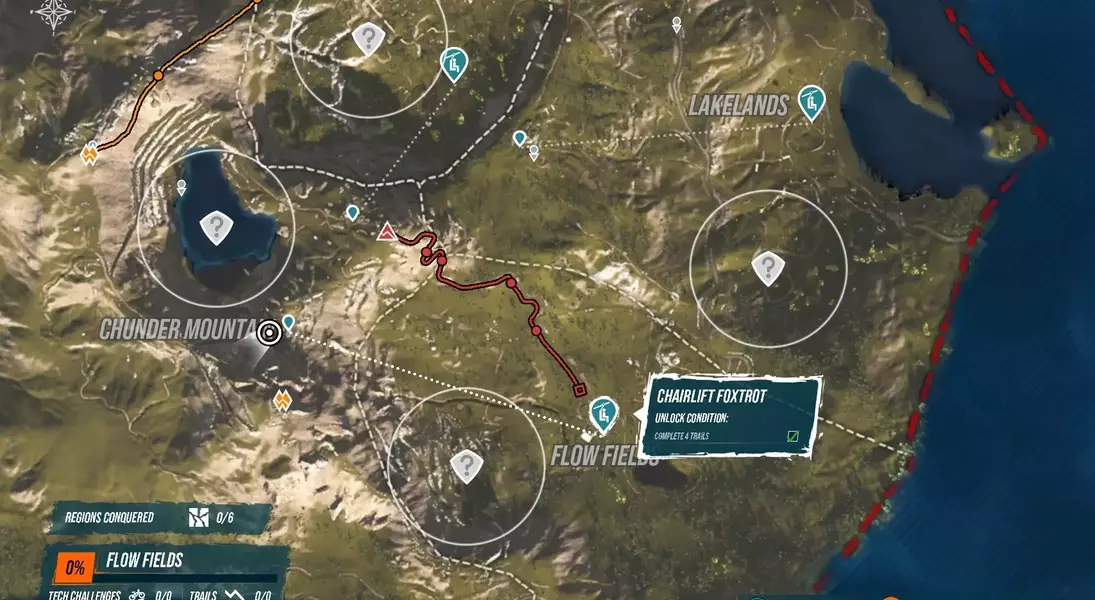Click the red triangle trail start marker
Image resolution: width=1095 pixels, height=600 pixels.
(387, 234)
